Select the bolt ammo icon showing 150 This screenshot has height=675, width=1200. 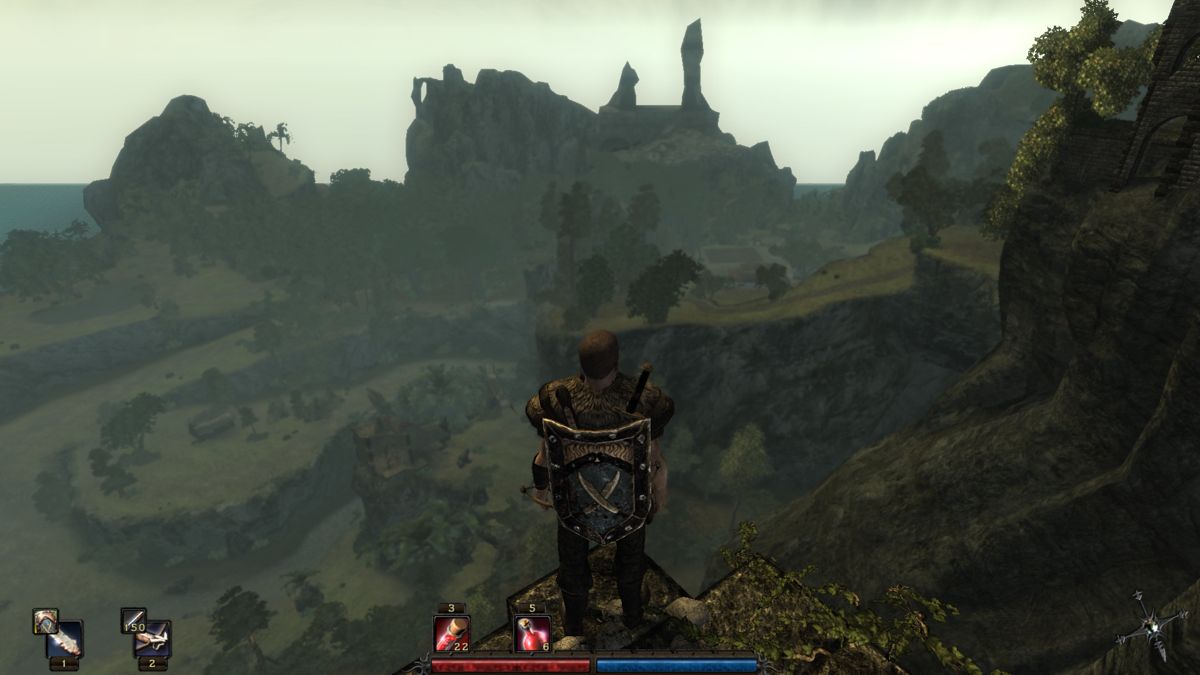point(133,621)
